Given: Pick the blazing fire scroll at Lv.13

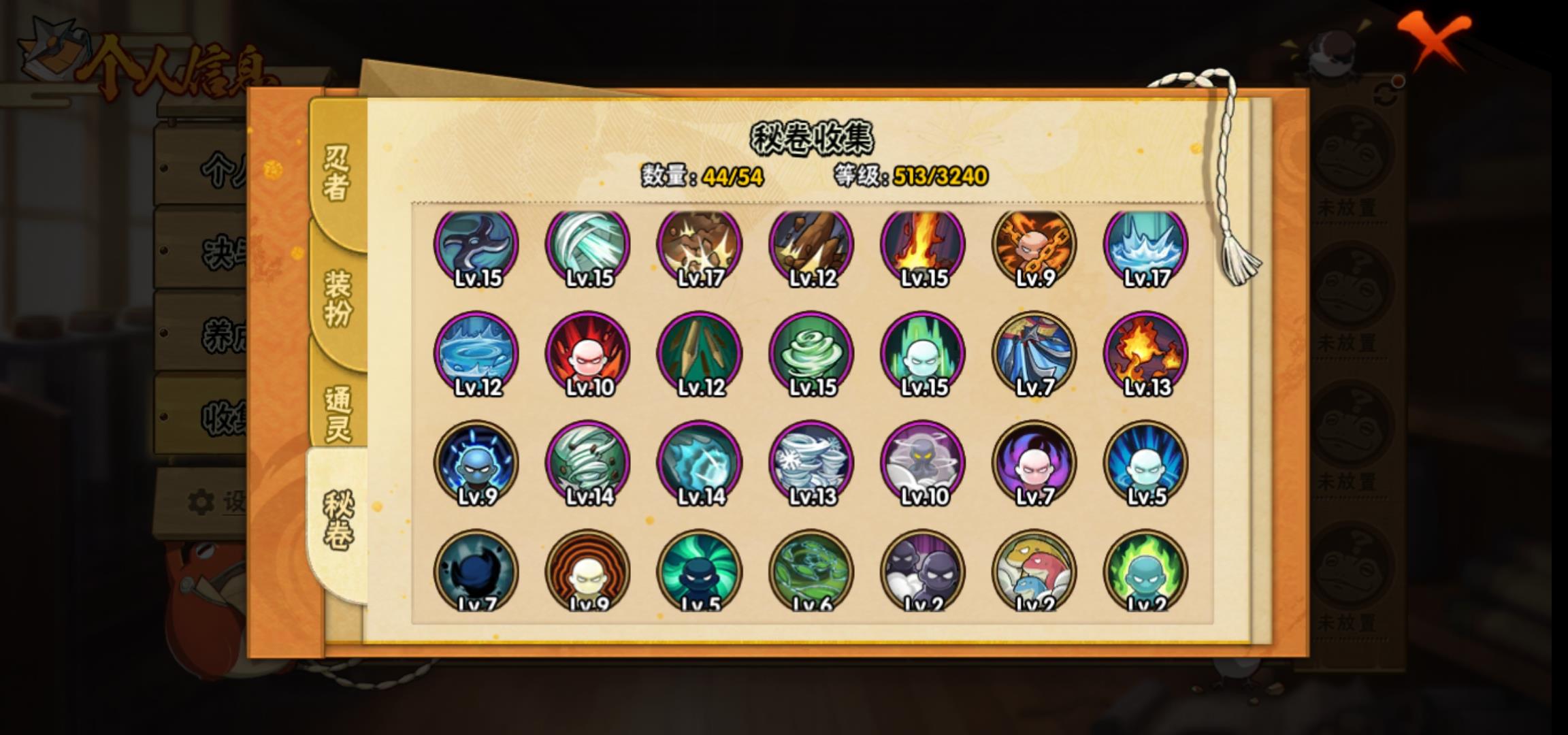Looking at the screenshot, I should pyautogui.click(x=1146, y=354).
